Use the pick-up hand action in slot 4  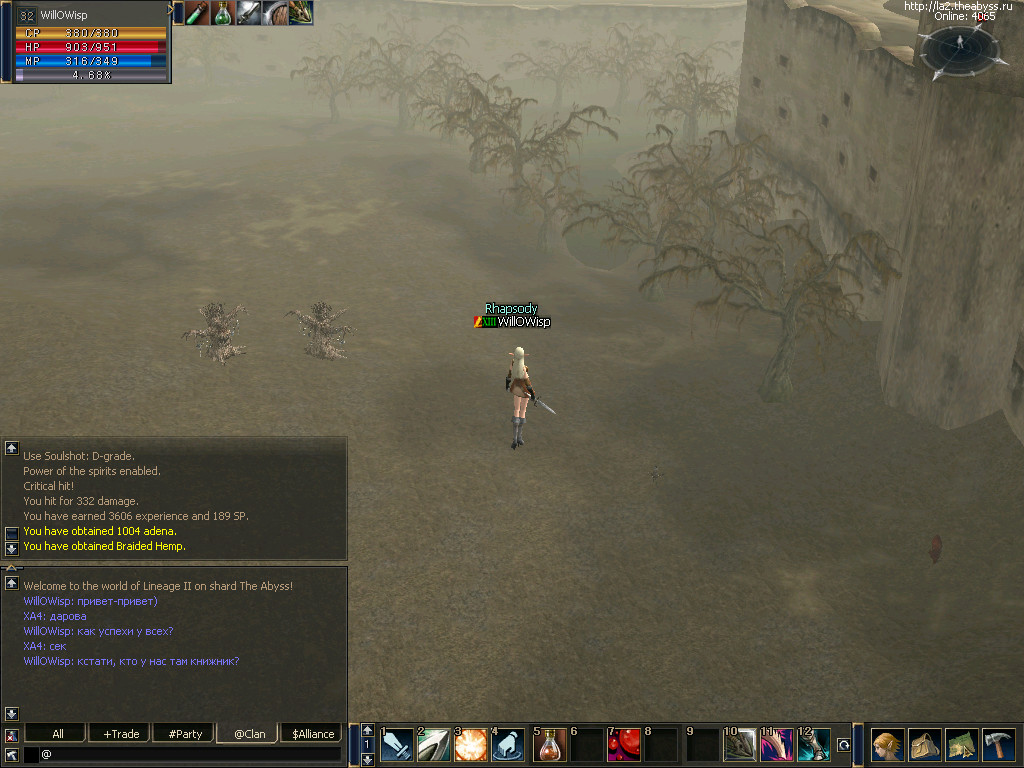508,745
